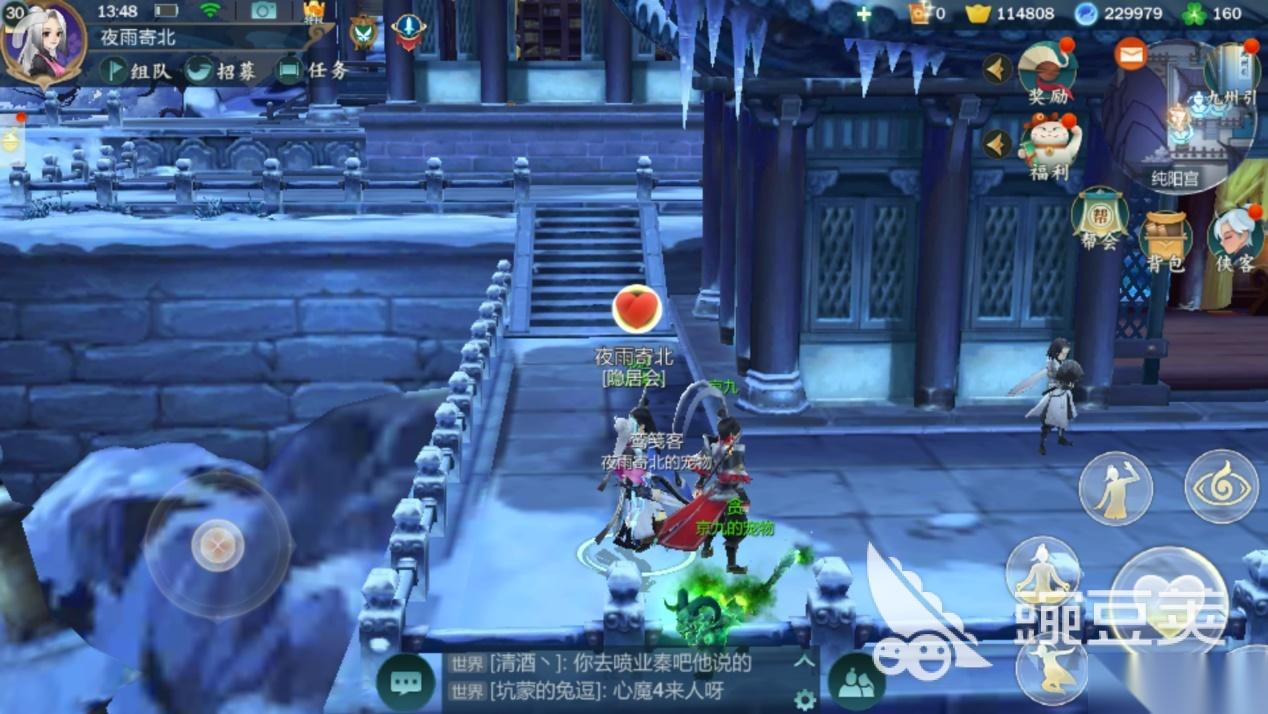This screenshot has height=714, width=1268.
Task: Open chat settings gear icon
Action: pos(804,700)
